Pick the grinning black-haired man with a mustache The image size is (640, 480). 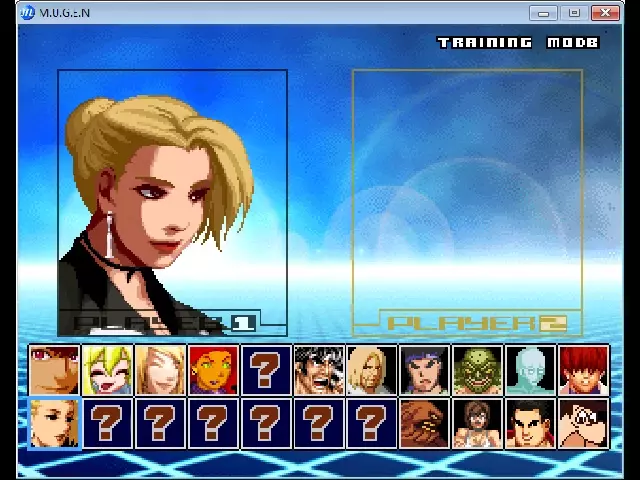click(319, 370)
